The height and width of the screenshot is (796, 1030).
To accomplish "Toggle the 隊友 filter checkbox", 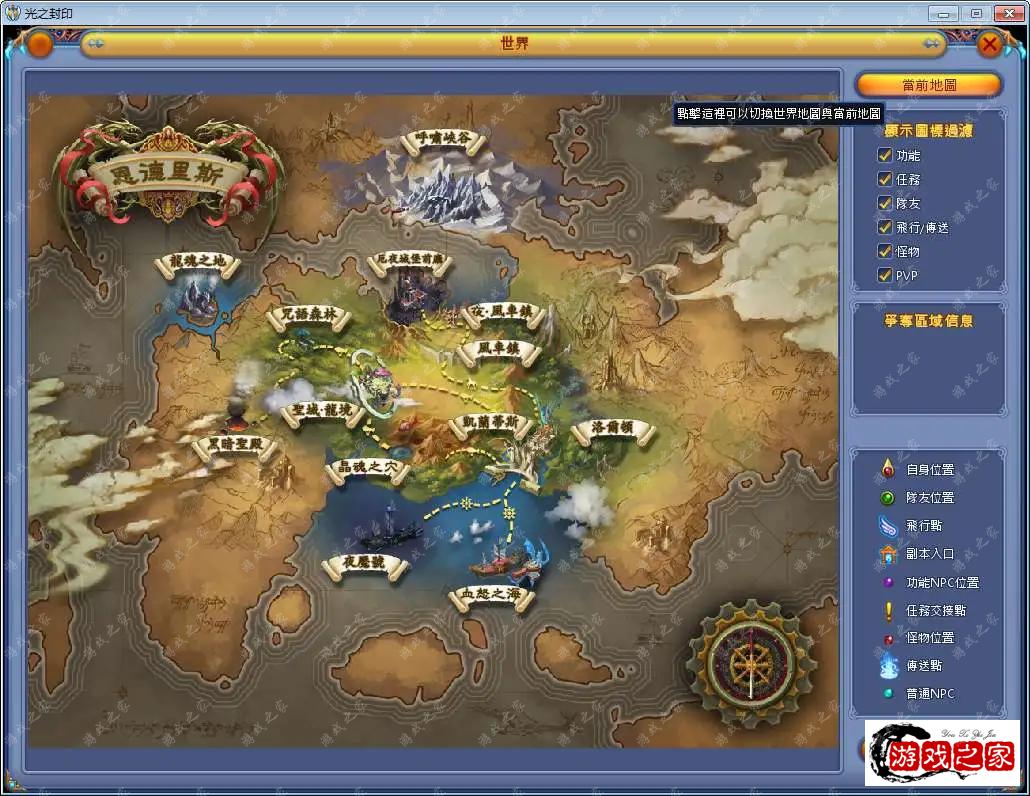I will 884,203.
